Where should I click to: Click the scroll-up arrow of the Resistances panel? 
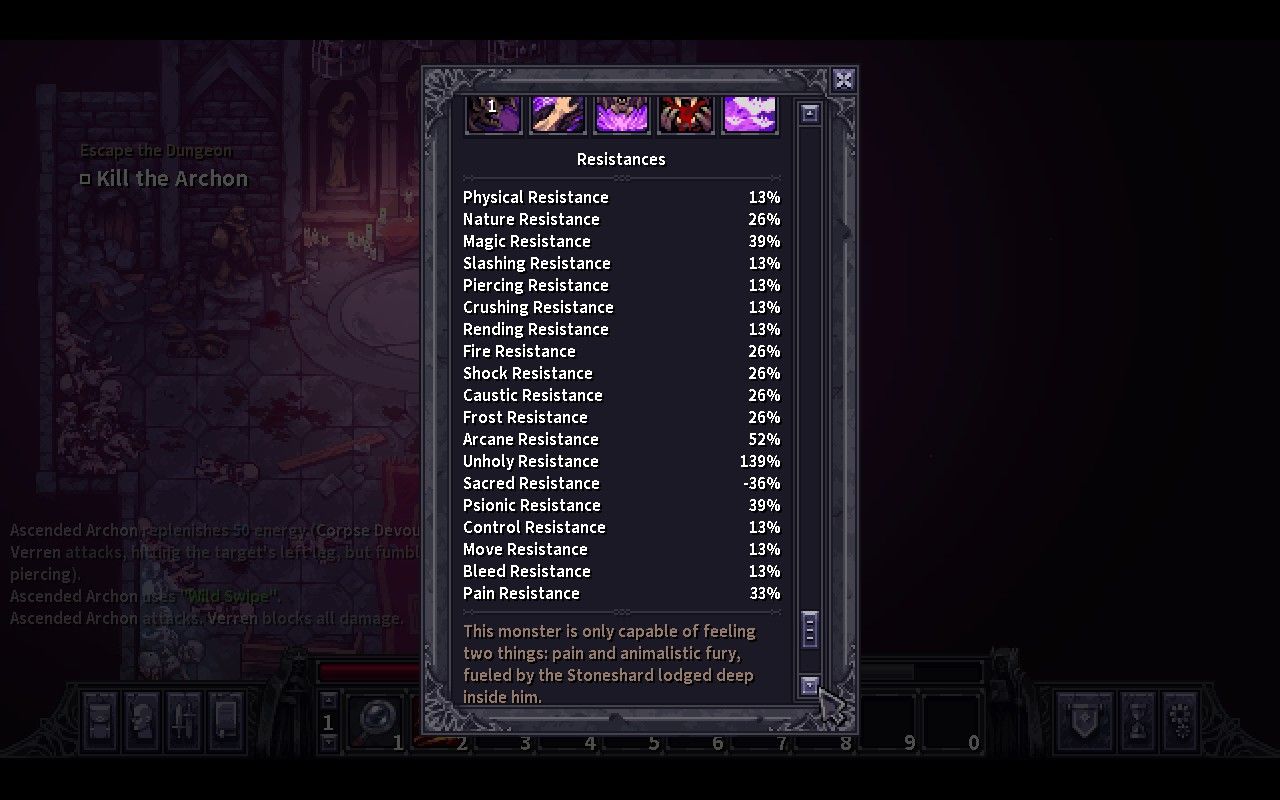coord(810,112)
